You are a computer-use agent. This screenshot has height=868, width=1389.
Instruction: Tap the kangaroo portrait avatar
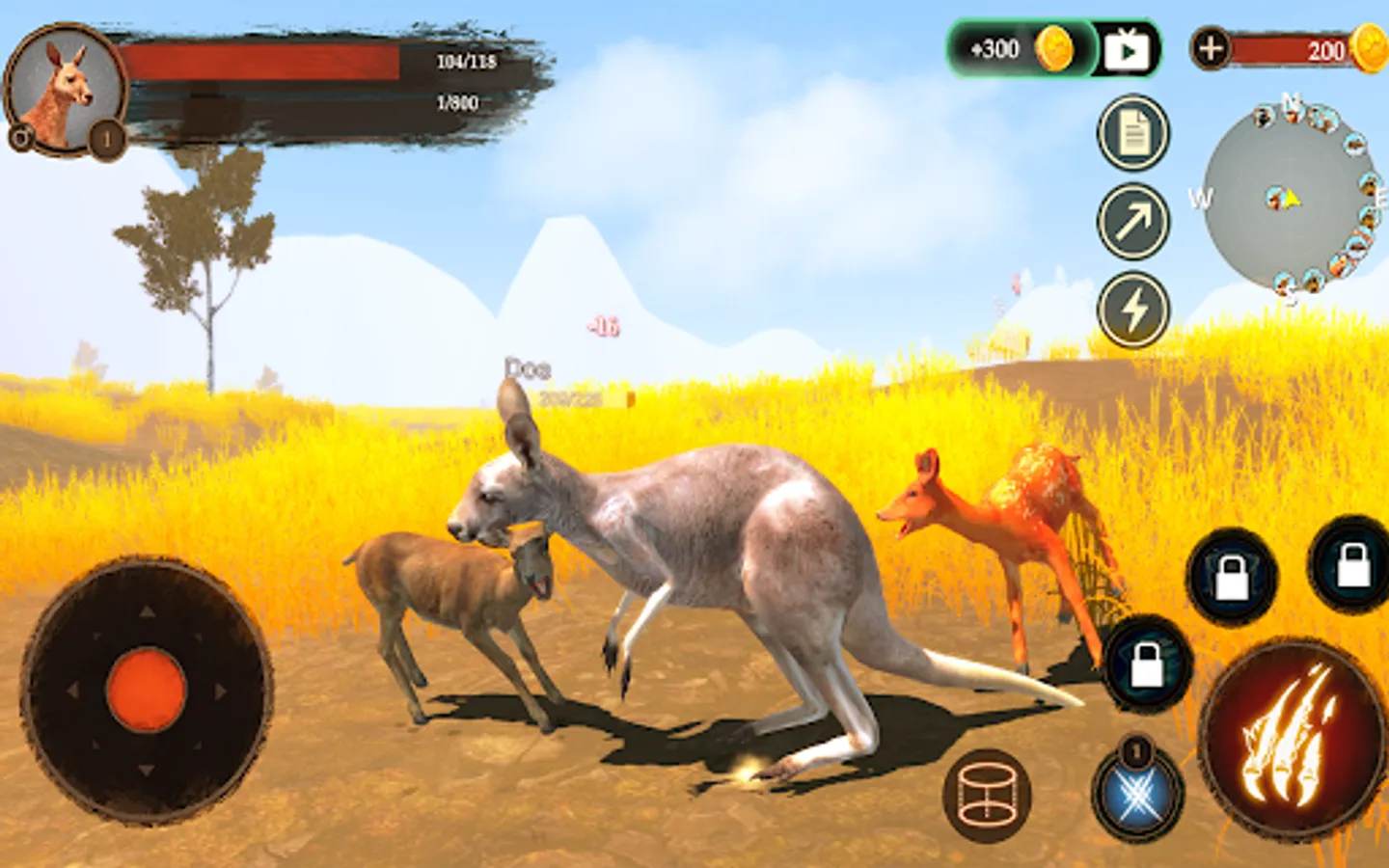point(64,89)
